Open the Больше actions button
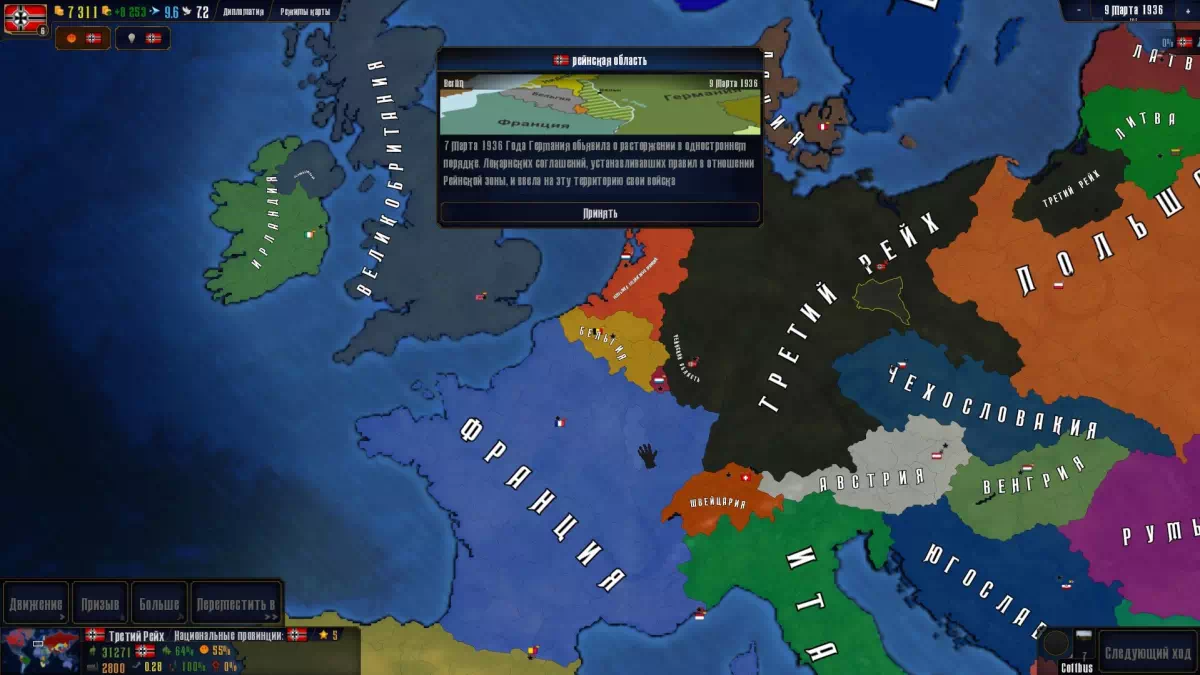The image size is (1200, 675). coord(160,604)
